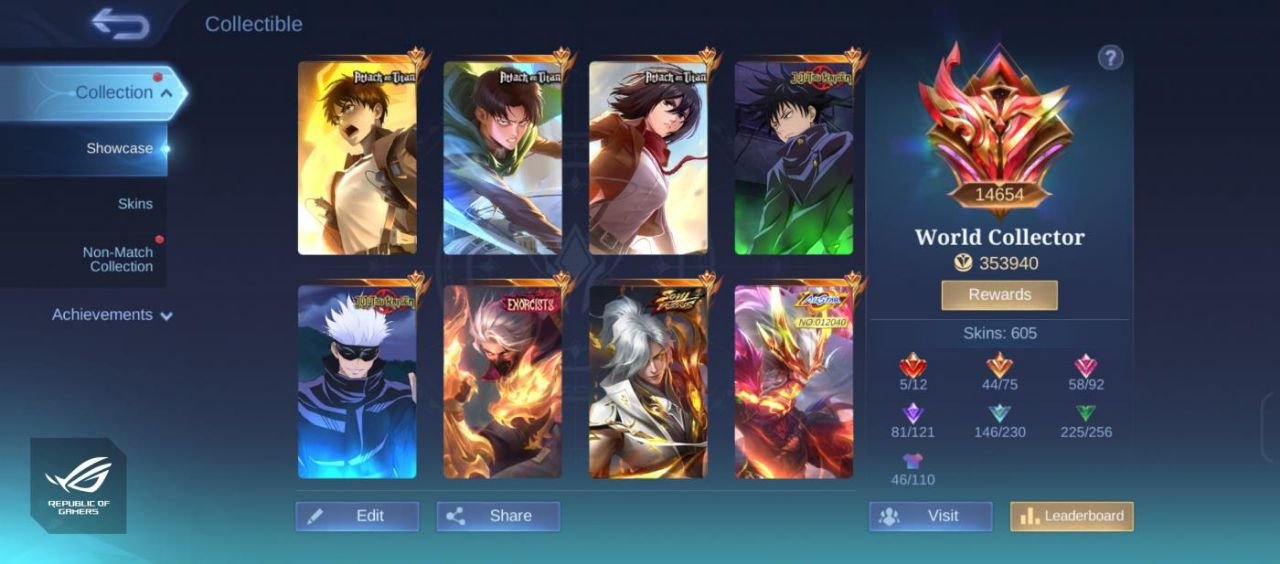Select the yellow Attack on Titan Eren skin card
This screenshot has width=1280, height=564.
(x=357, y=158)
